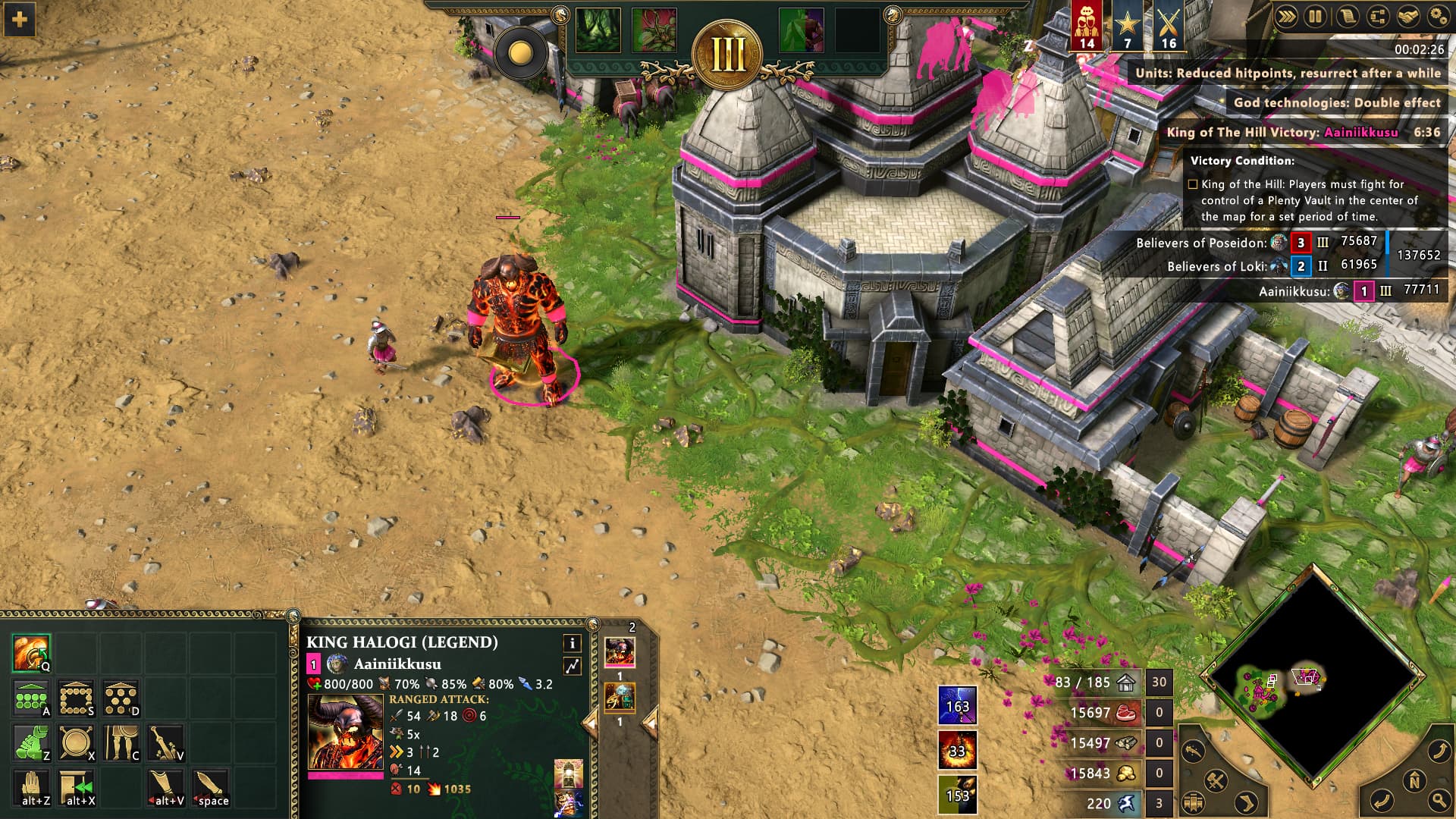Screen dimensions: 1456x819
Task: Activate King Halogi's special ability
Action: tap(31, 653)
